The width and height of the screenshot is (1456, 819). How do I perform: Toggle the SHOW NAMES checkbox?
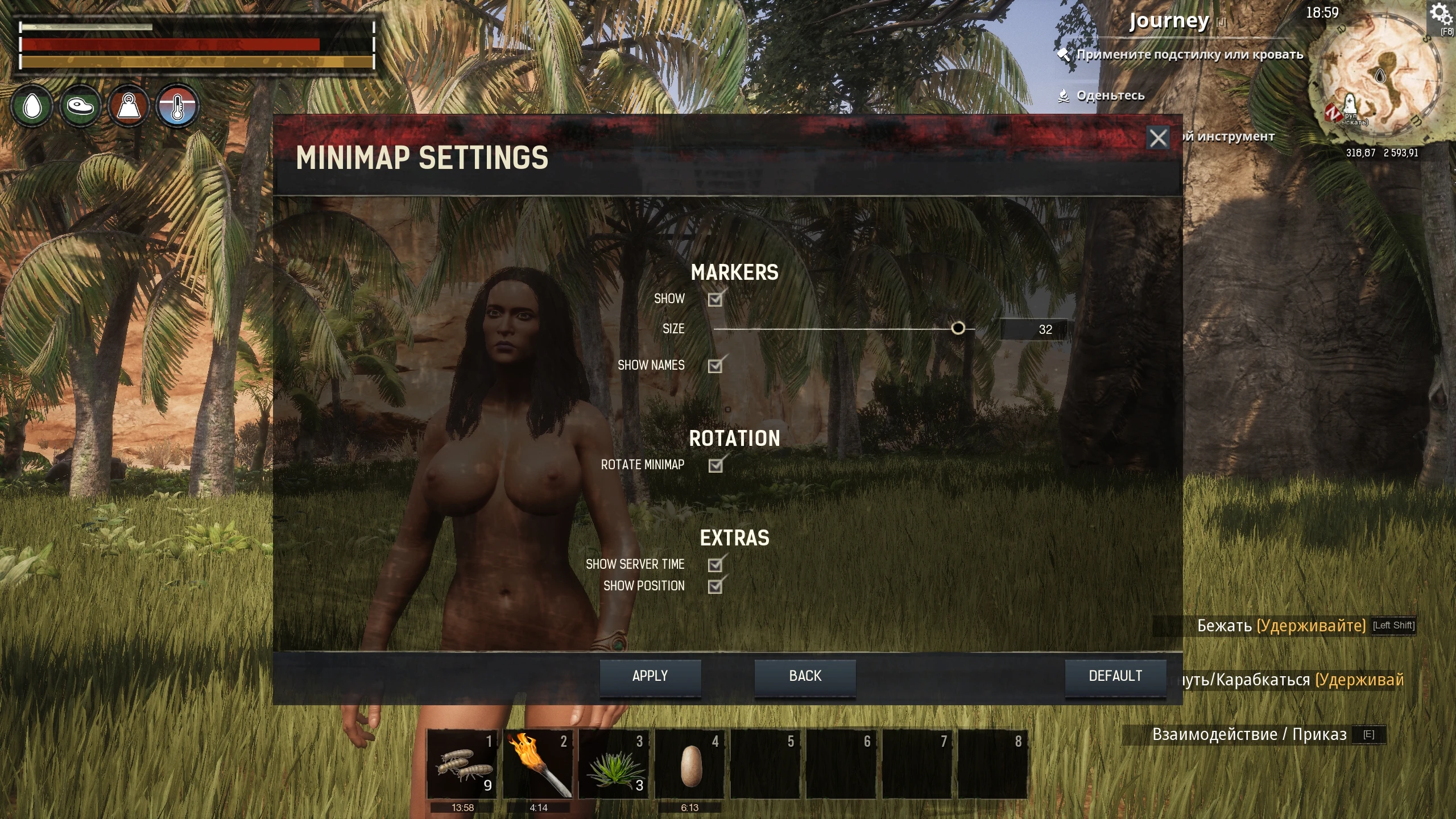715,366
